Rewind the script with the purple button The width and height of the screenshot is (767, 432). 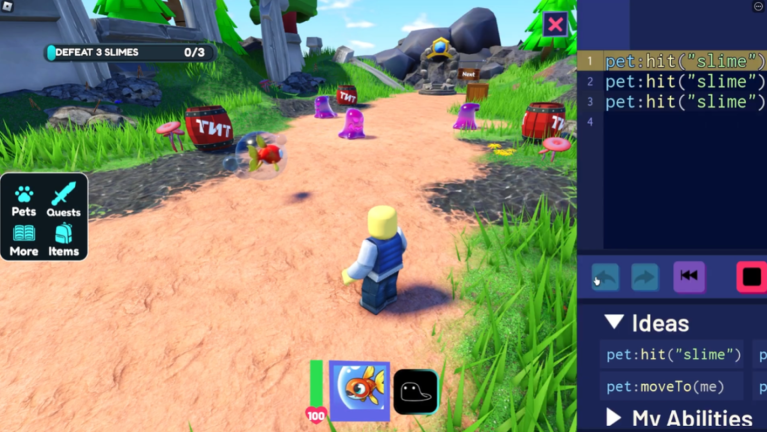pyautogui.click(x=689, y=276)
